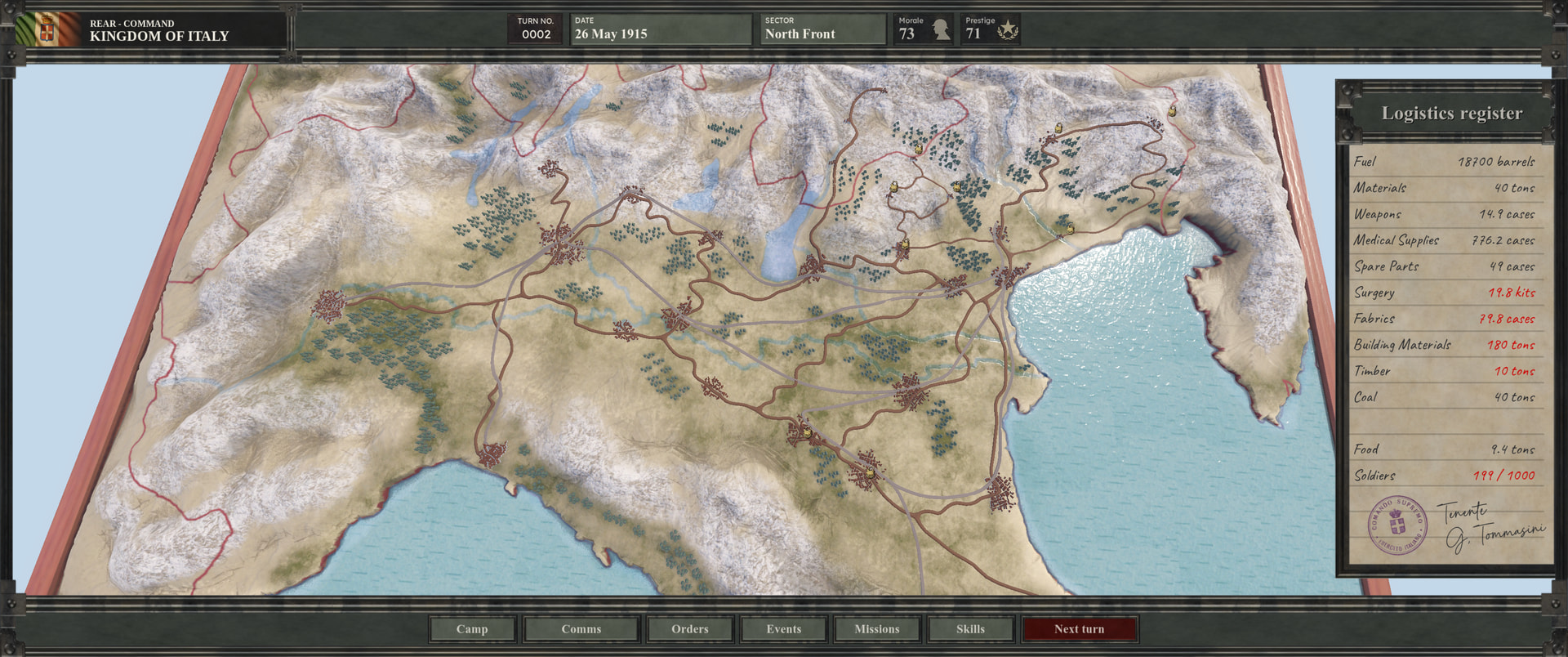Select the Building Materials register row

1444,345
